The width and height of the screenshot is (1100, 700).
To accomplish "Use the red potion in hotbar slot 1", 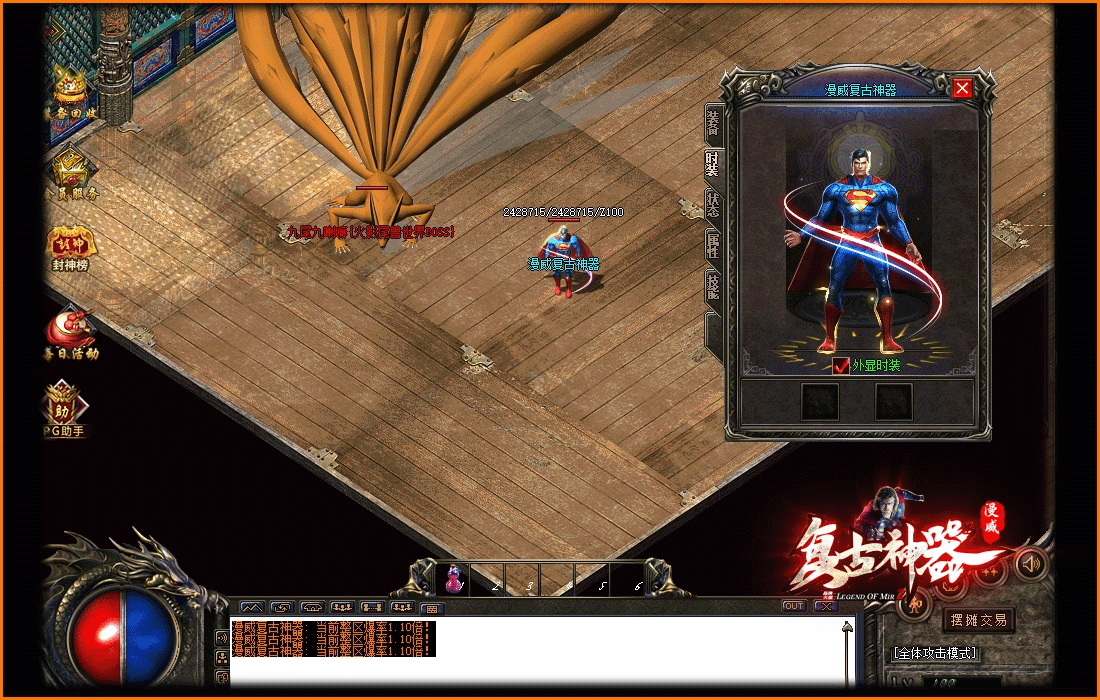I will tap(455, 579).
